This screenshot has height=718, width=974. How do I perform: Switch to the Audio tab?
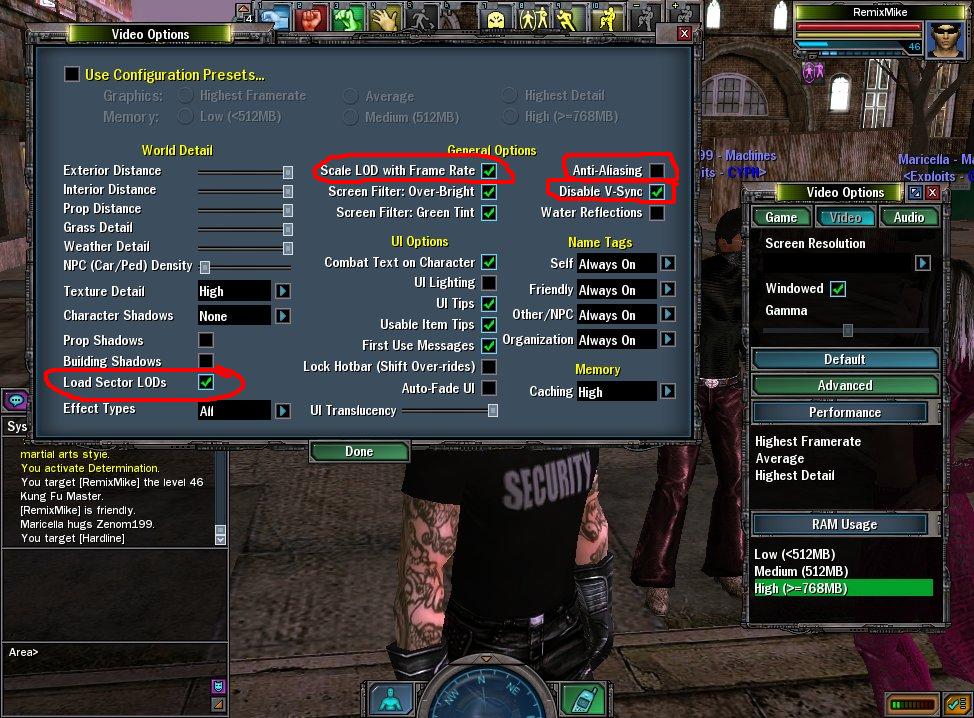(909, 217)
